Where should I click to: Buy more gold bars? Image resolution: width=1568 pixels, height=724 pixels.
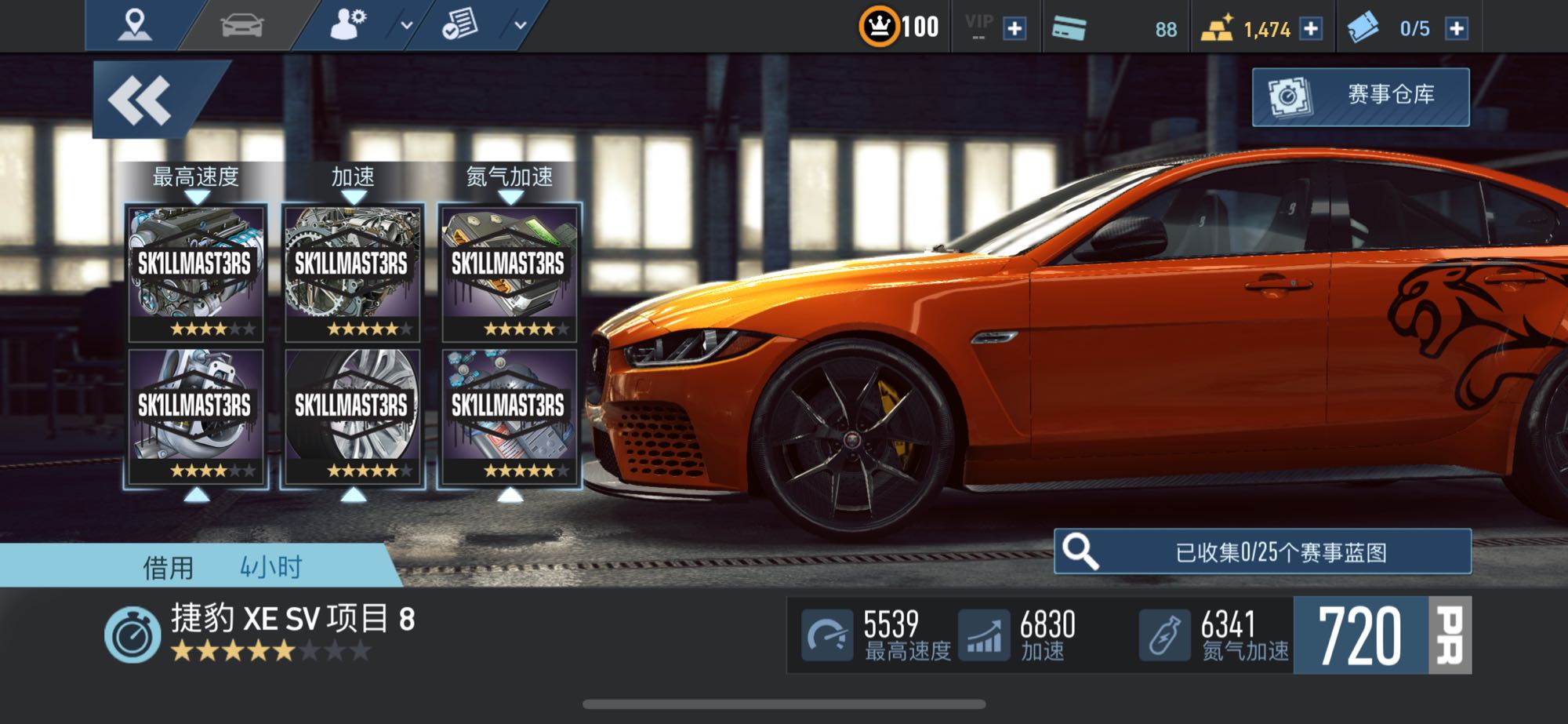1311,29
